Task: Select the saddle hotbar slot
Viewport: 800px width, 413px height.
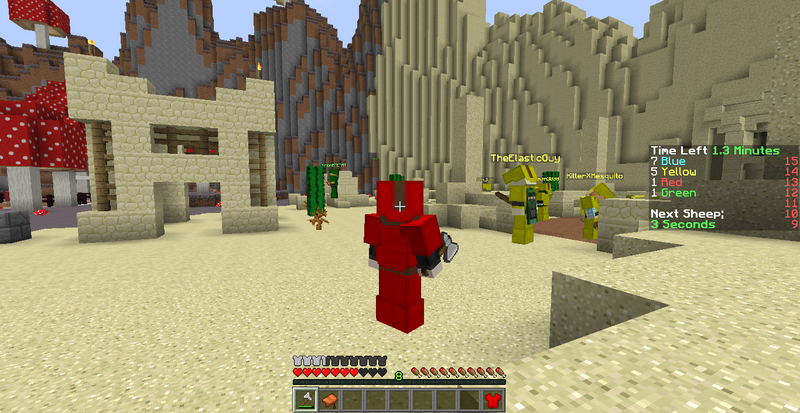Action: [327, 400]
